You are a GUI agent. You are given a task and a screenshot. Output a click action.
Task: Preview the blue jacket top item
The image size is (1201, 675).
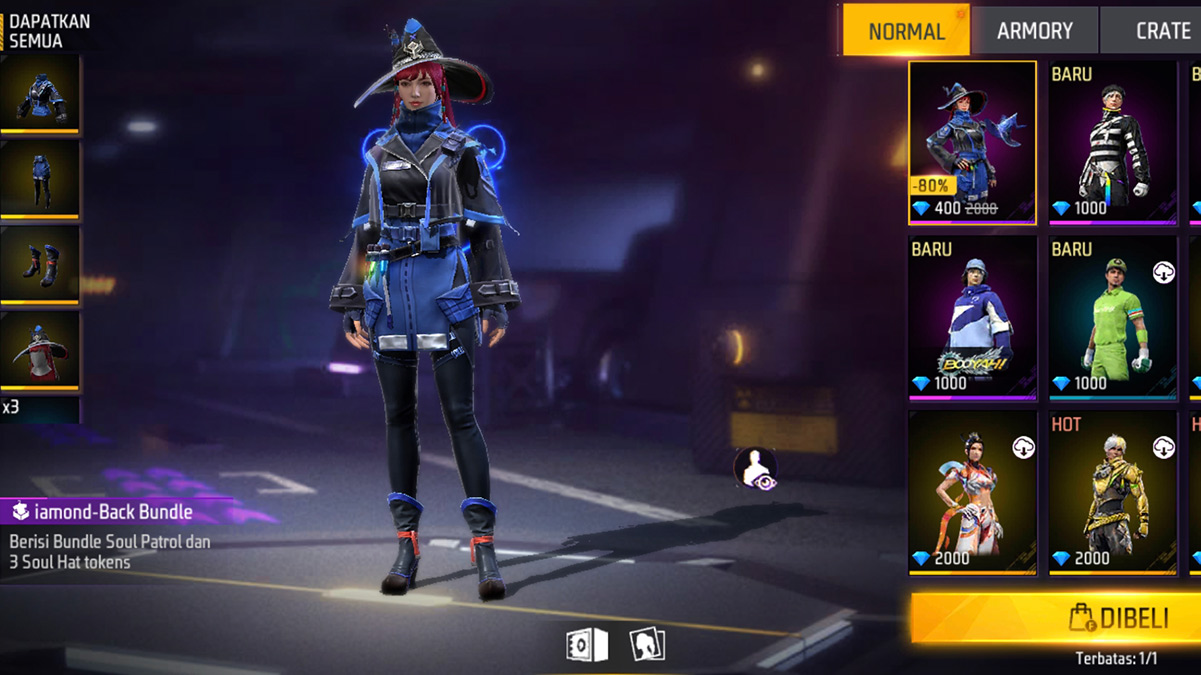[40, 95]
